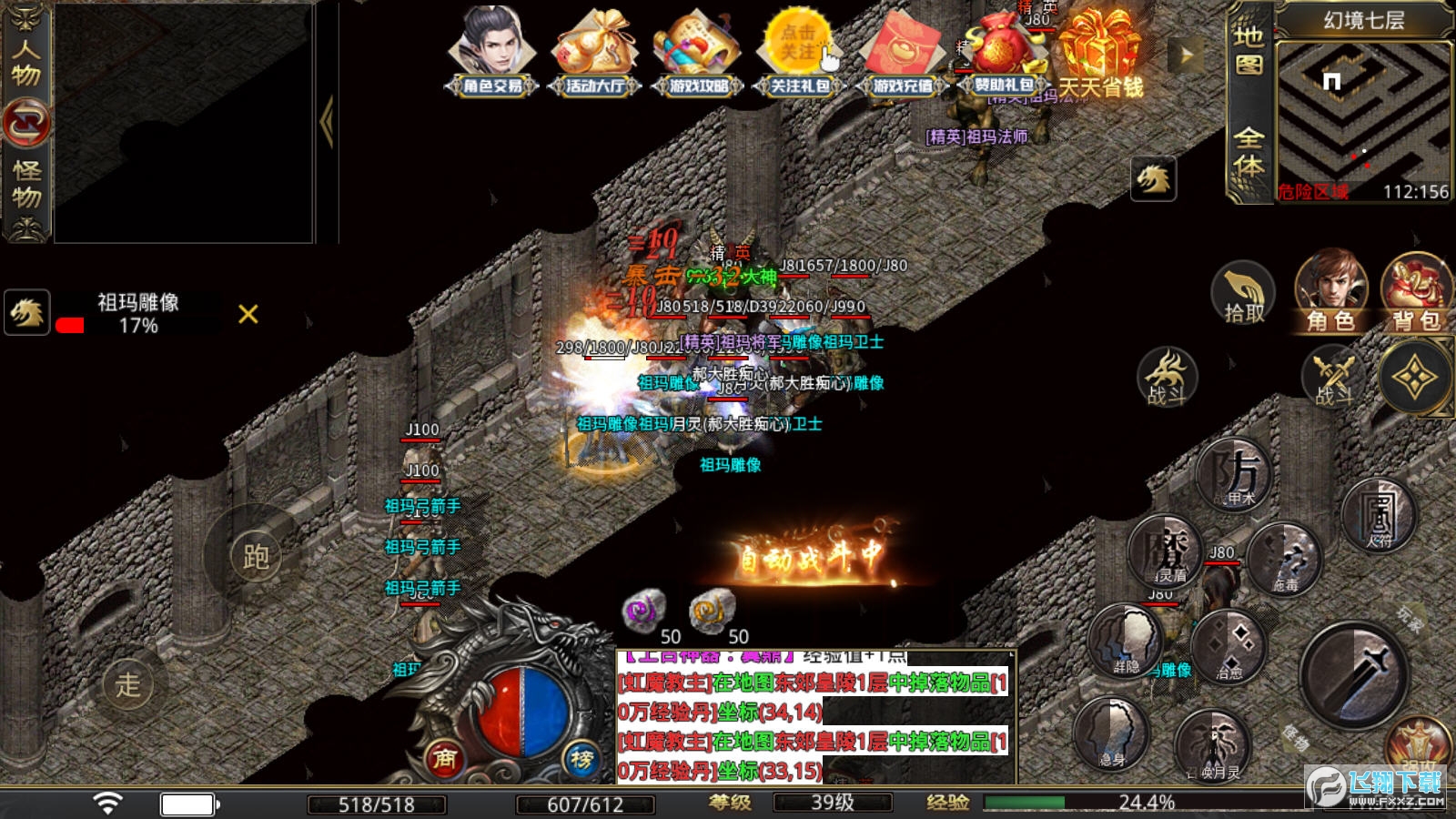Viewport: 1456px width, 819px height.
Task: Open the 背包 backpack
Action: tap(1416, 291)
